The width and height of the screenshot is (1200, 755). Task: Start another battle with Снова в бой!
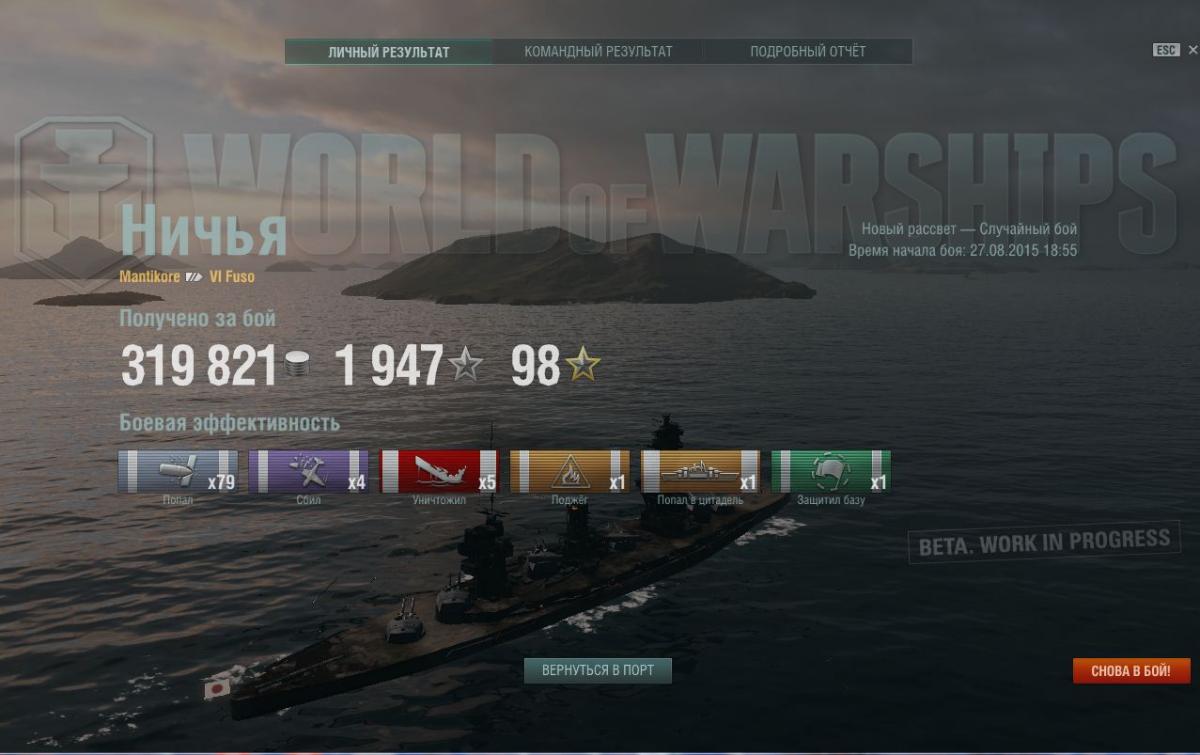point(1132,671)
